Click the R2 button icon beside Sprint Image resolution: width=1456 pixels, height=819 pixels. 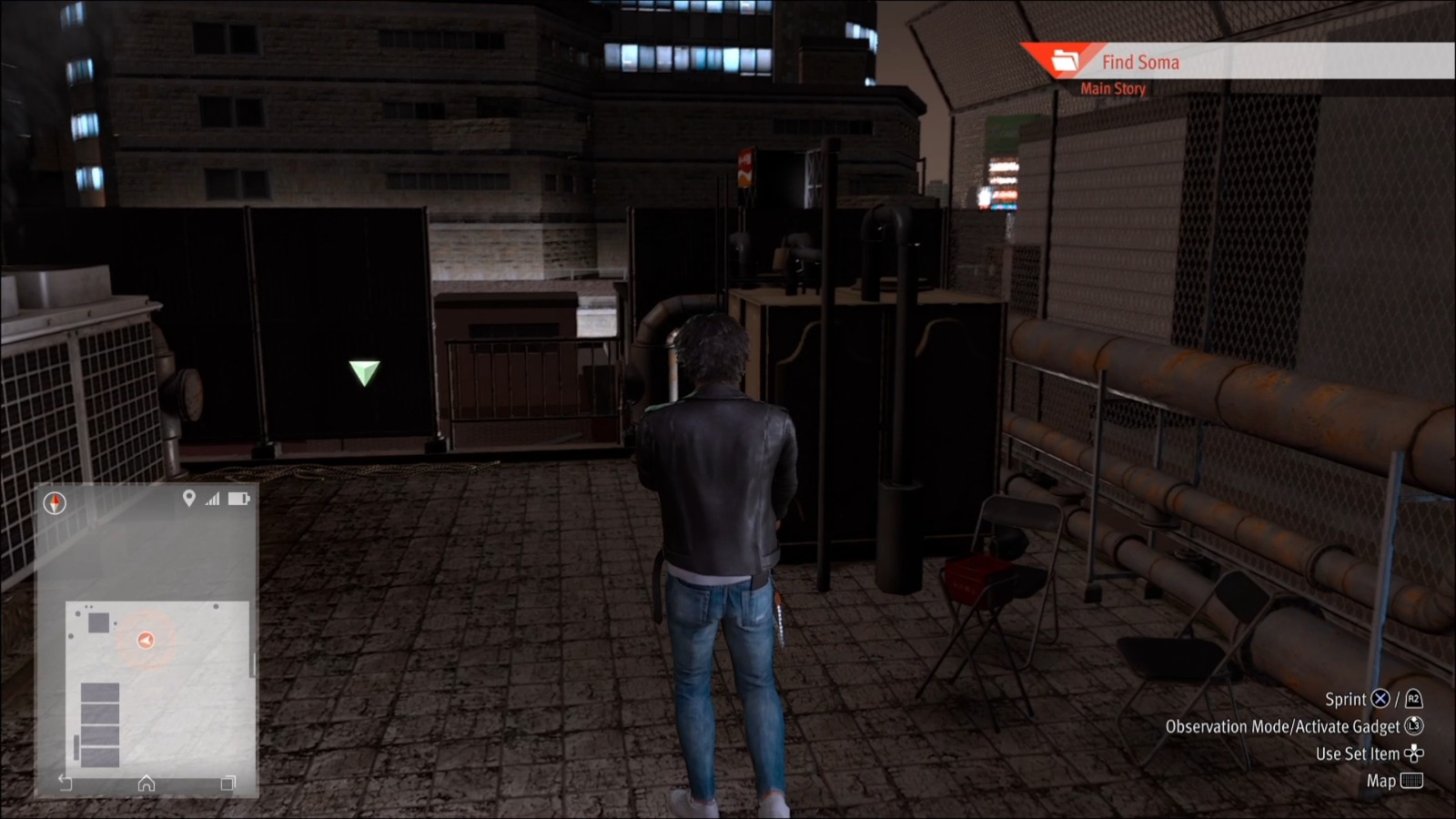(1414, 700)
